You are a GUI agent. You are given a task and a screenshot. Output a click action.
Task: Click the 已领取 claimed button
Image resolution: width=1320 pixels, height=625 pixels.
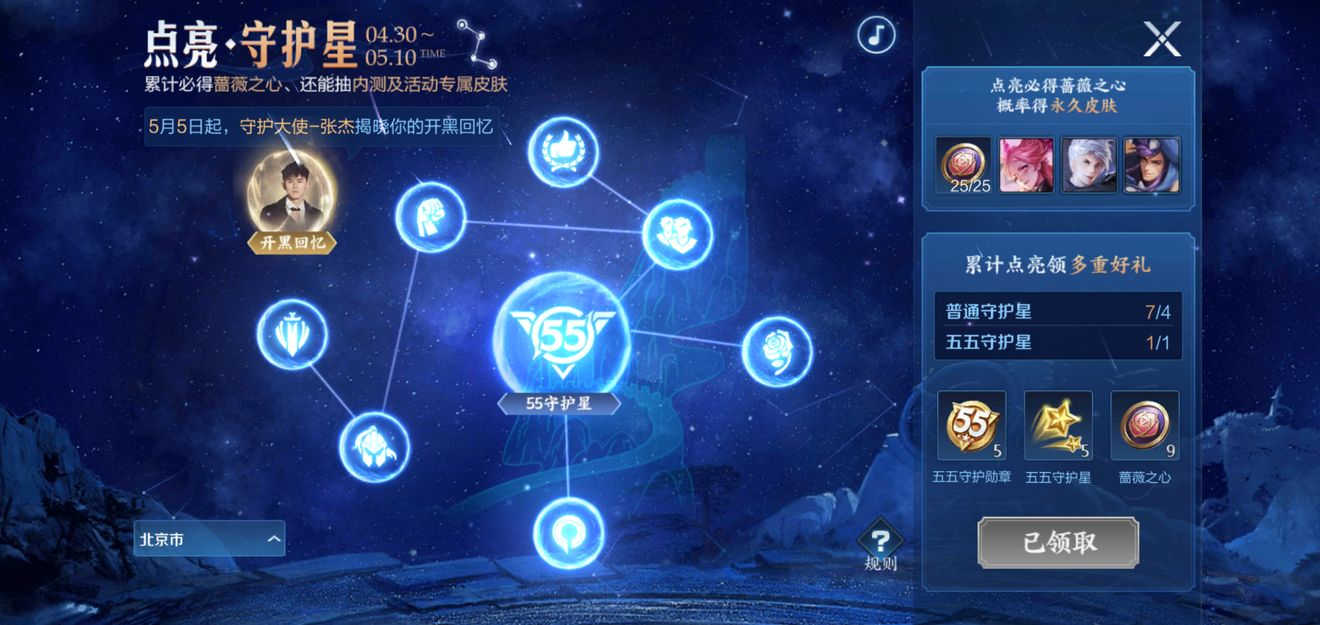pyautogui.click(x=1058, y=543)
